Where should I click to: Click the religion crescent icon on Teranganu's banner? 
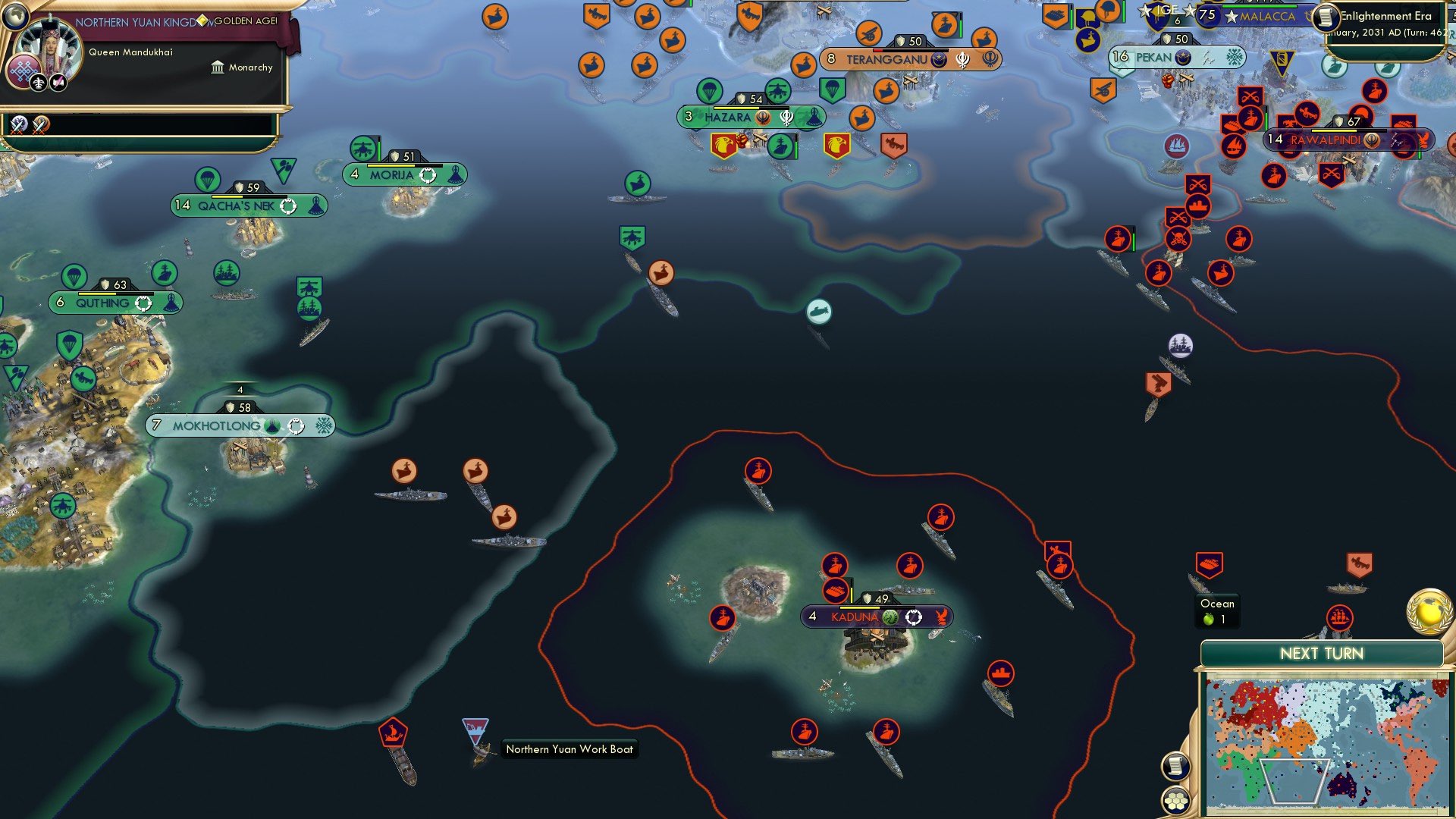tap(938, 58)
